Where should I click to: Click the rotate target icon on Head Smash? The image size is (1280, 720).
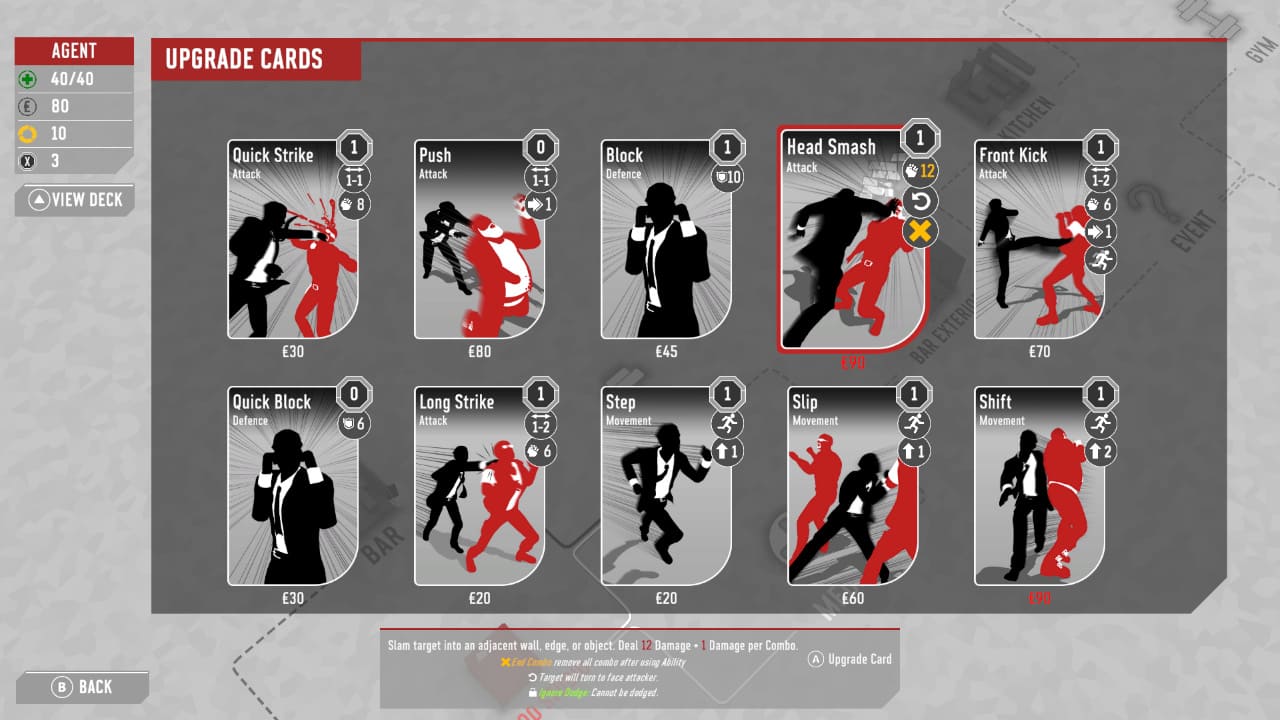(920, 200)
